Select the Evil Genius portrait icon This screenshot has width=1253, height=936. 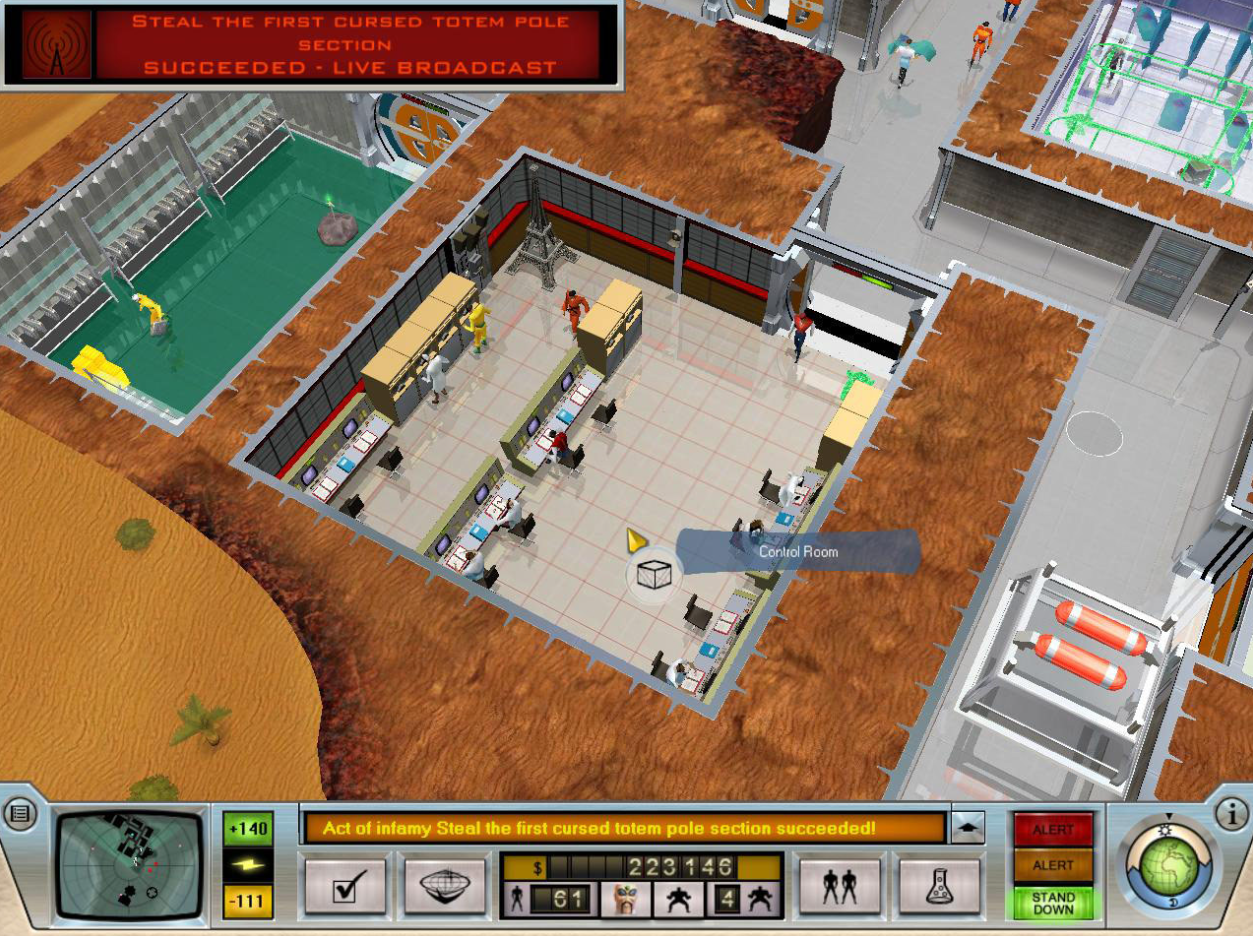(x=626, y=899)
